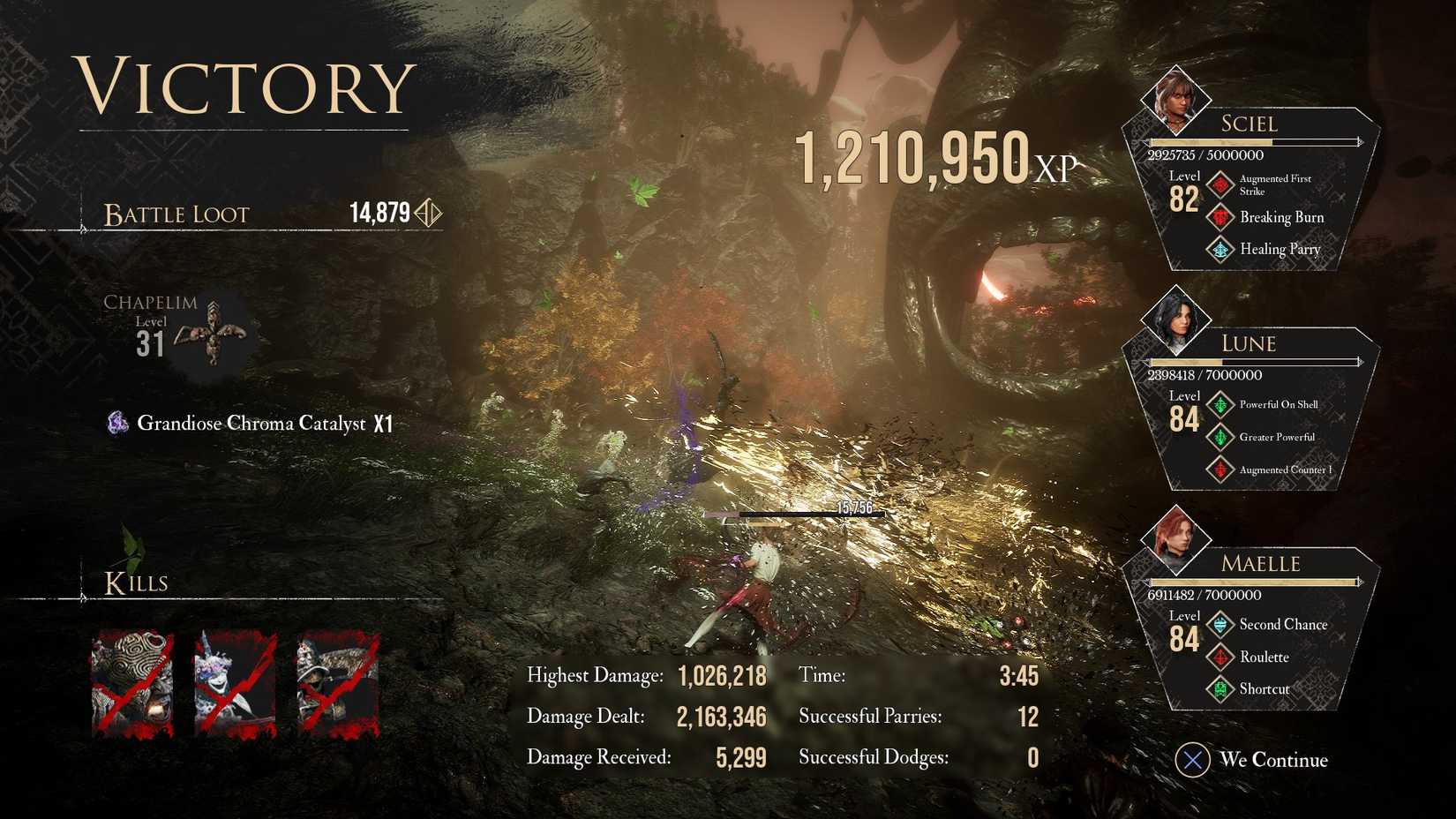Select the Shortcut skill icon for Maelle
1456x819 pixels.
[x=1220, y=689]
